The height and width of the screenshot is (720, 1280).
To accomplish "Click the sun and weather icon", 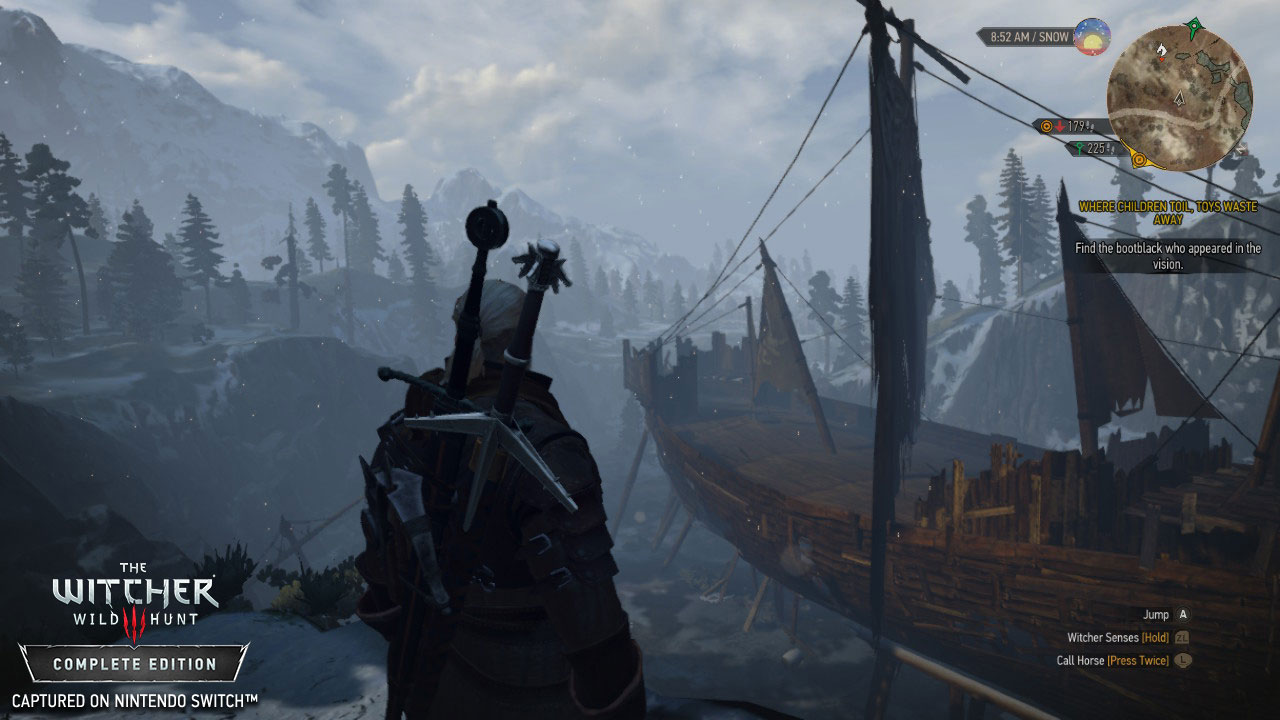I will click(1092, 37).
